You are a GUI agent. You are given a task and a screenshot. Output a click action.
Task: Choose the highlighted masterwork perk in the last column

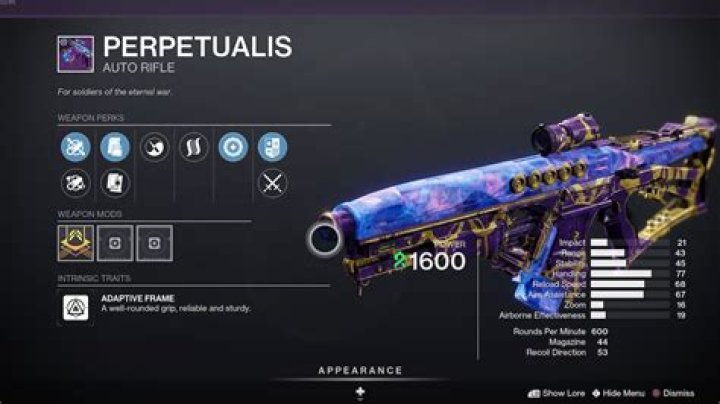(x=271, y=148)
